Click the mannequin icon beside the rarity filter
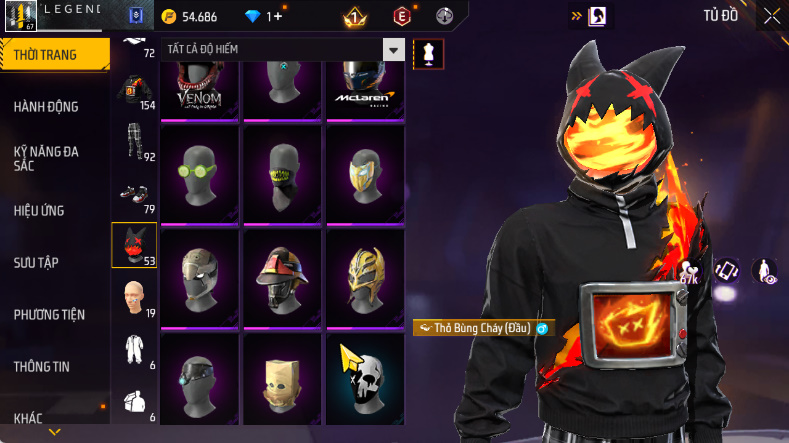 (428, 52)
